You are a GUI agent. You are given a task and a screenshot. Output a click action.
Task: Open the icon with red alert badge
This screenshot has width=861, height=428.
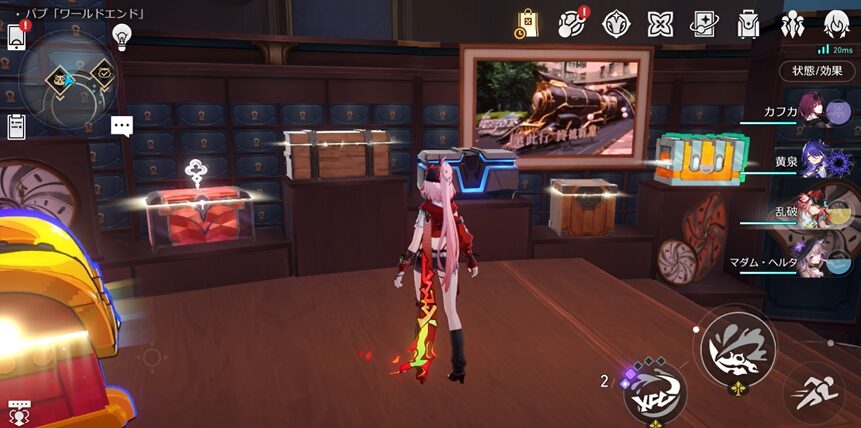click(572, 23)
